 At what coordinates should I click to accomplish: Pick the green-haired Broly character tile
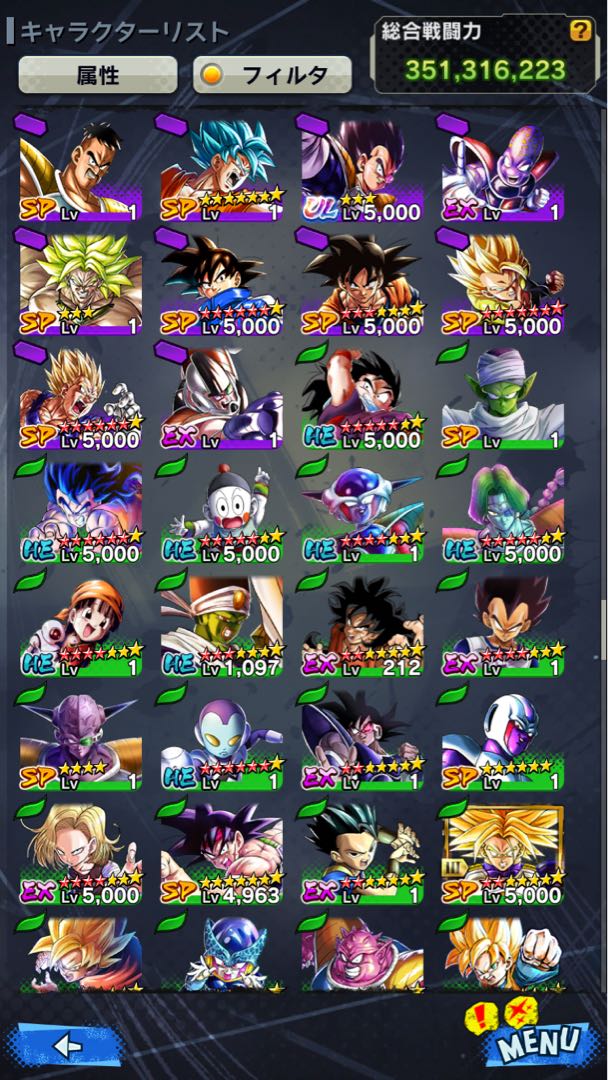point(80,283)
